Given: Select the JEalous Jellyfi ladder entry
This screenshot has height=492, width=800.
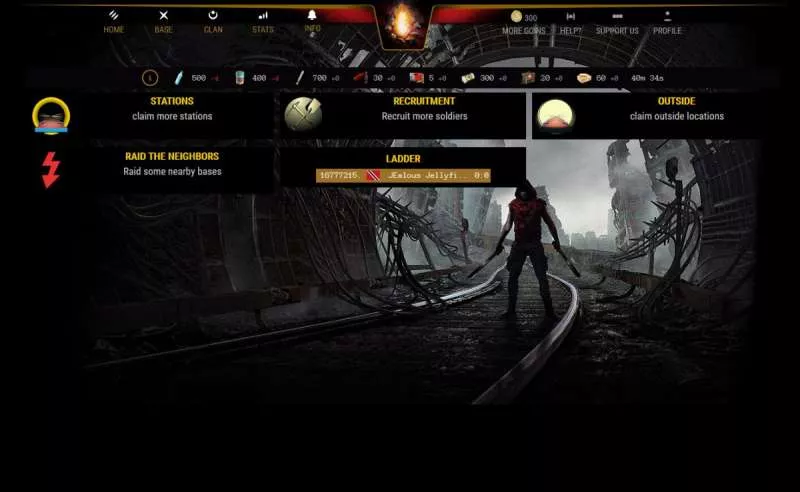Looking at the screenshot, I should click(403, 175).
